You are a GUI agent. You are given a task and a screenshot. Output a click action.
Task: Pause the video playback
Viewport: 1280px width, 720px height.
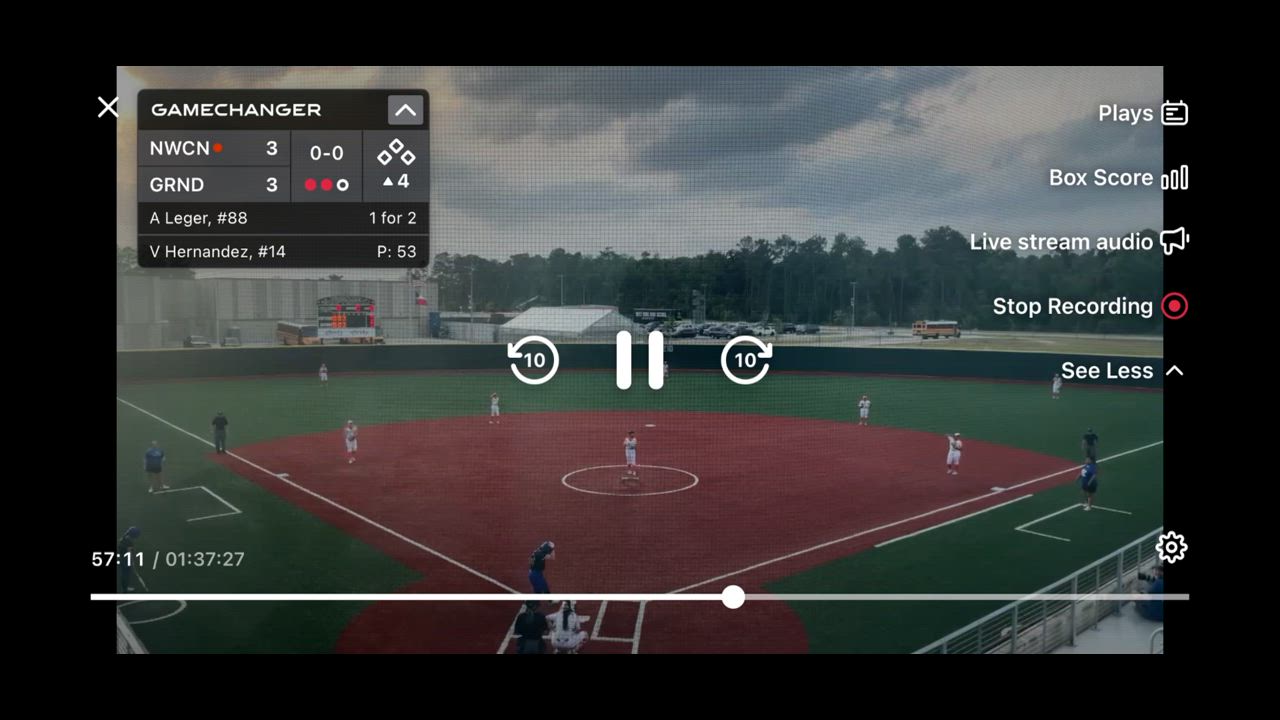coord(640,360)
